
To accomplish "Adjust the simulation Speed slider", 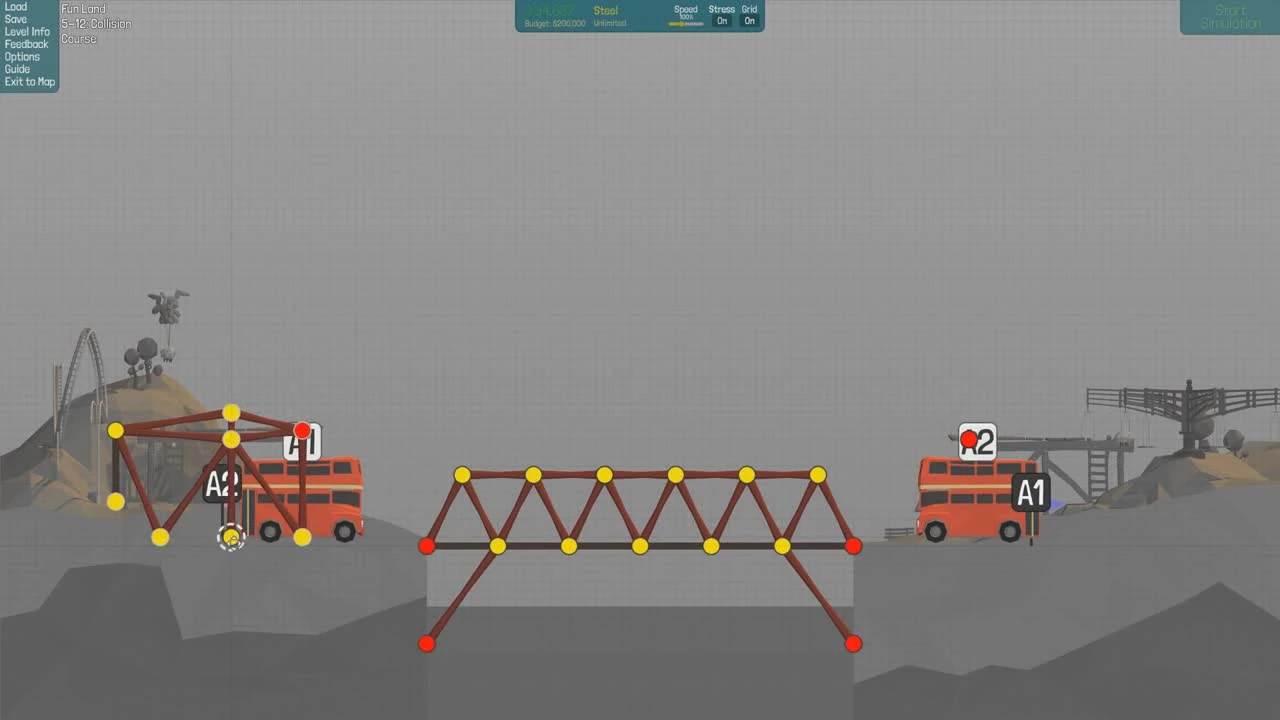I will (x=686, y=22).
